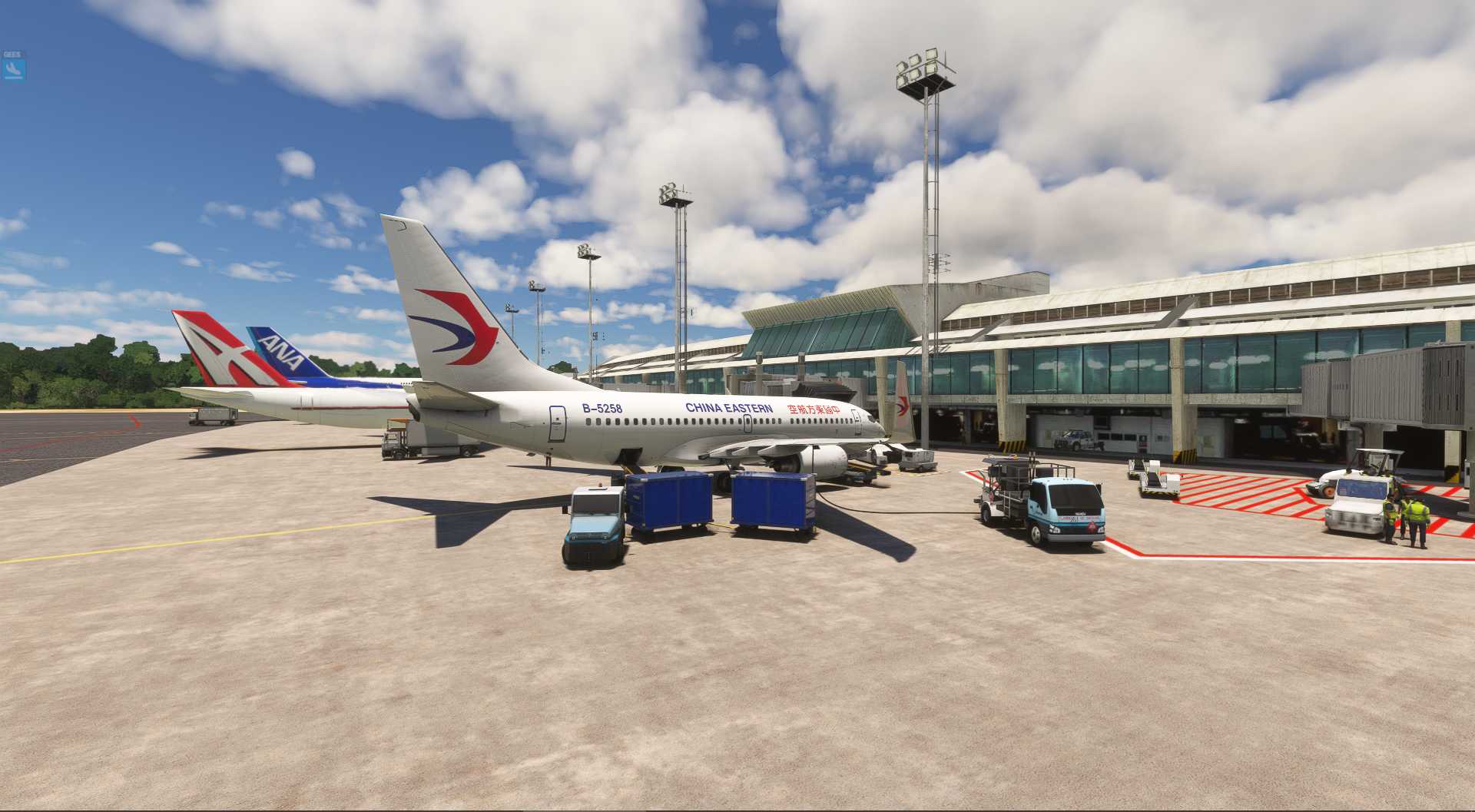Open the GEES landing overlay icon
The image size is (1475, 812).
pyautogui.click(x=13, y=69)
